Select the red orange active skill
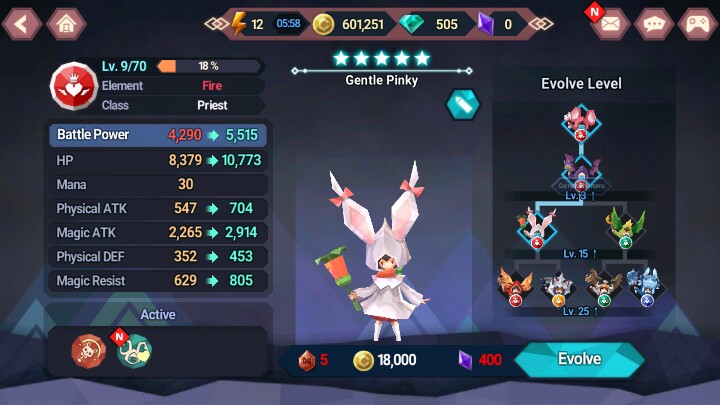Viewport: 720px width, 405px height. pyautogui.click(x=88, y=350)
